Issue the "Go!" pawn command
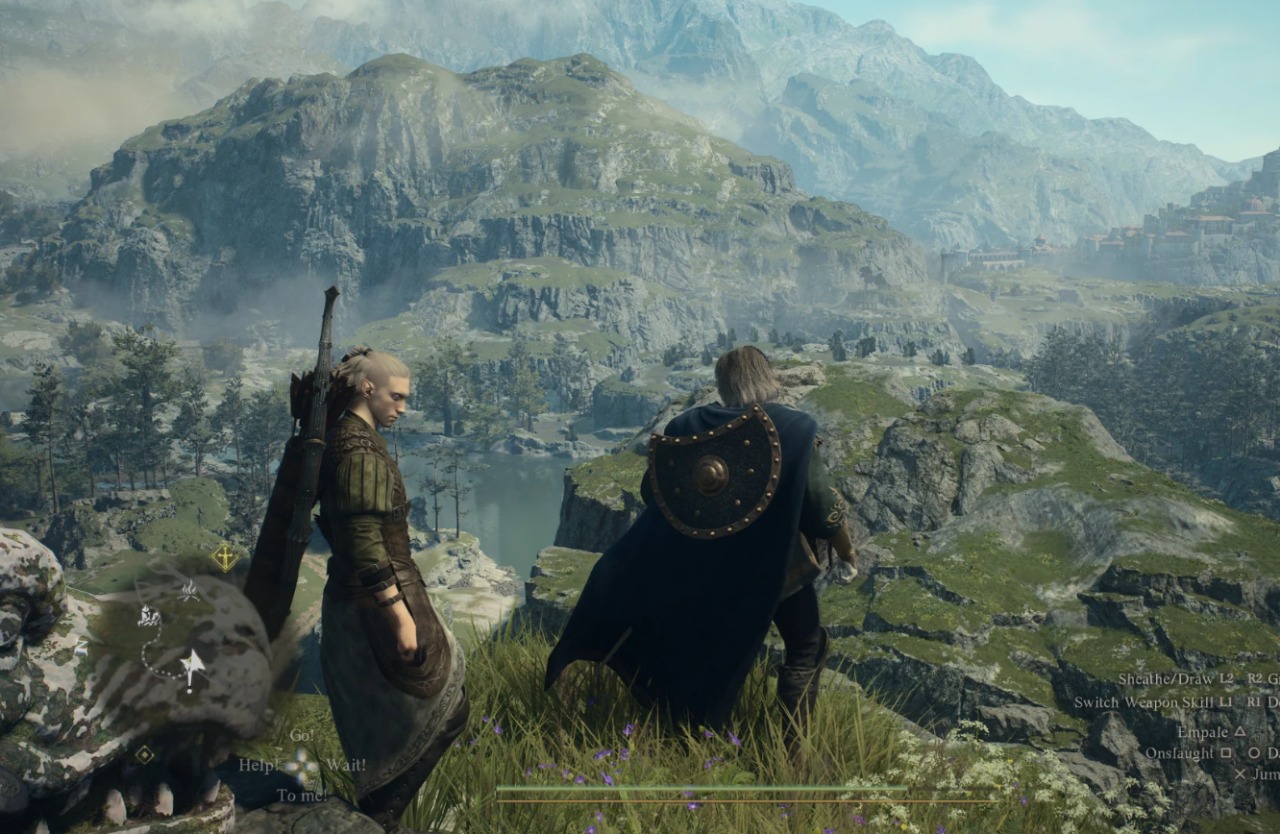 [301, 736]
